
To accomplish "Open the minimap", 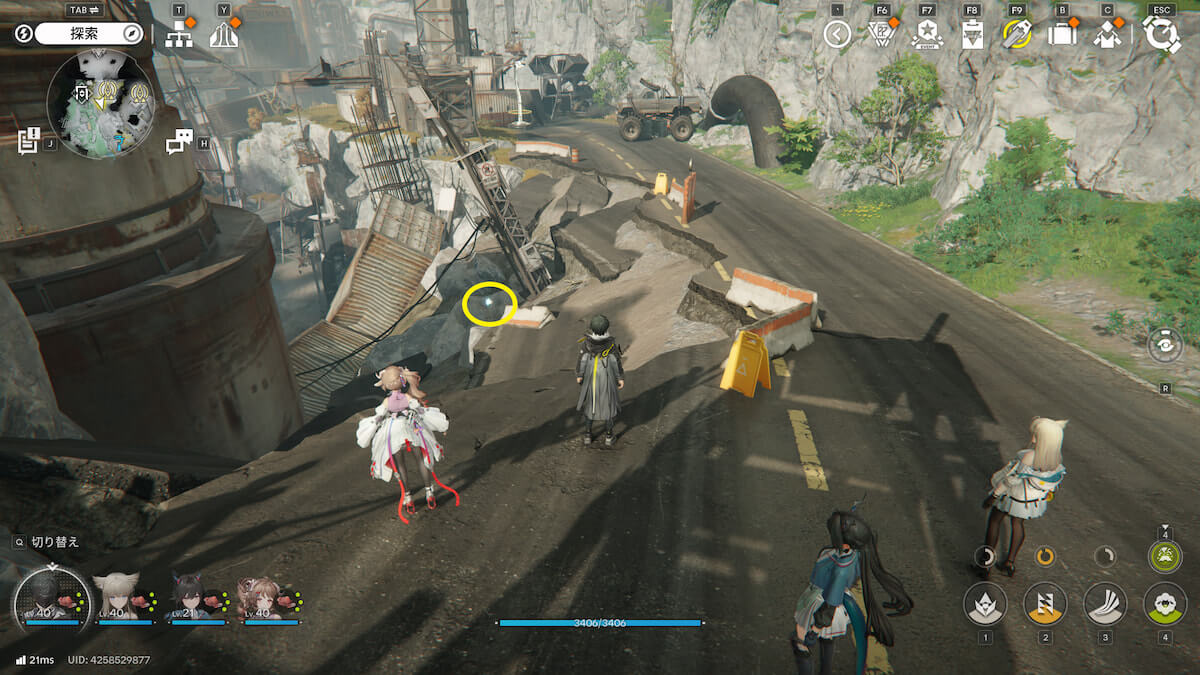I will point(101,103).
